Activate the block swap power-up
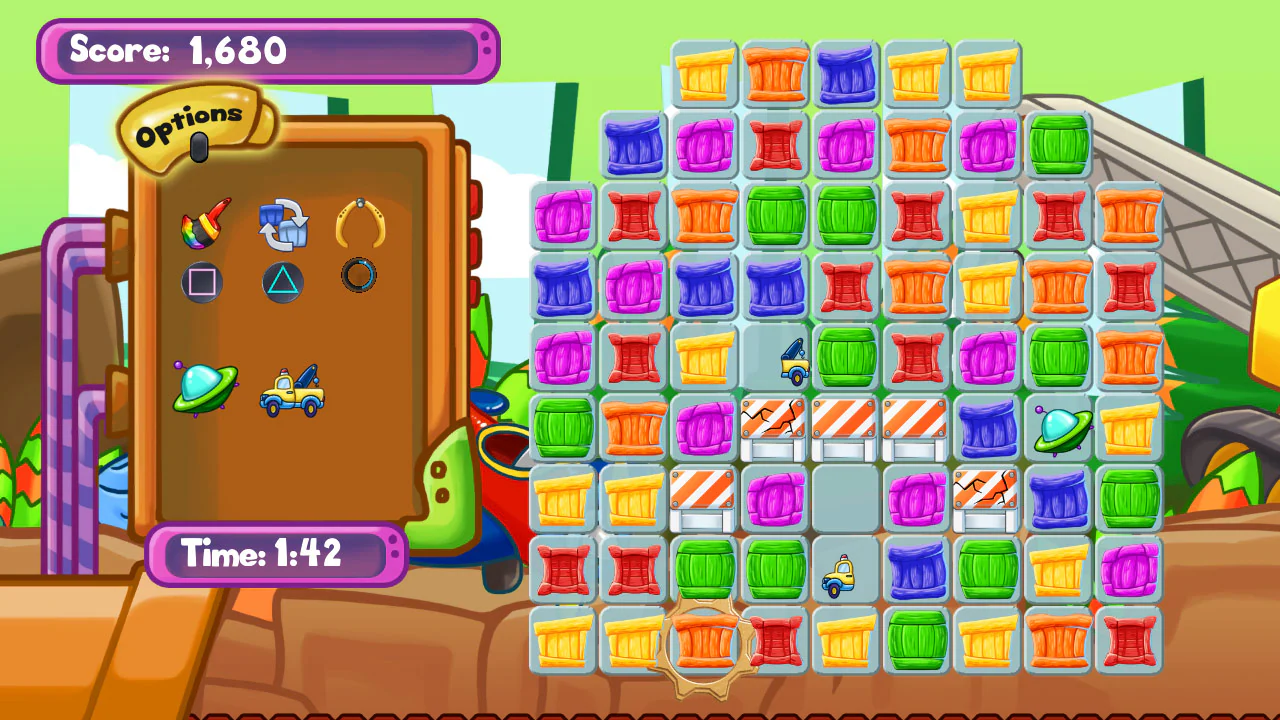The image size is (1280, 720). coord(283,222)
